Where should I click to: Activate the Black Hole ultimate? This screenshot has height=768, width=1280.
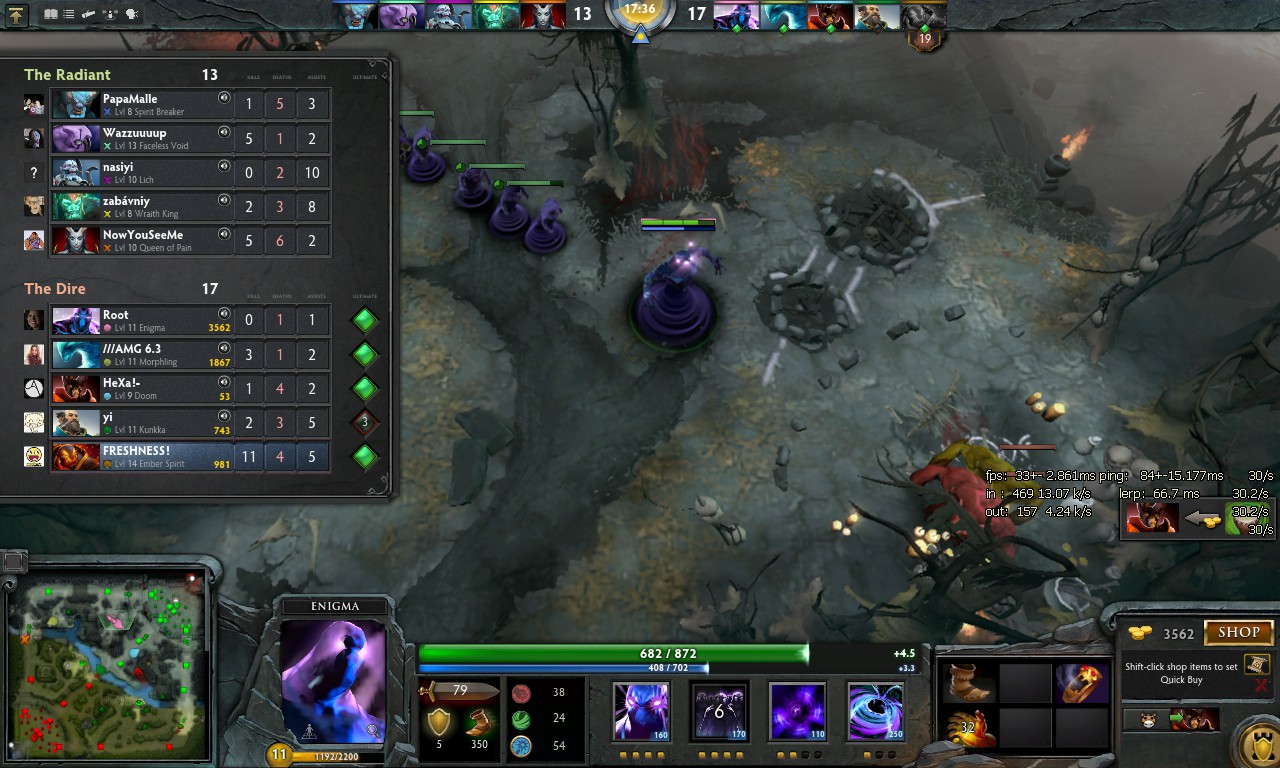point(875,712)
